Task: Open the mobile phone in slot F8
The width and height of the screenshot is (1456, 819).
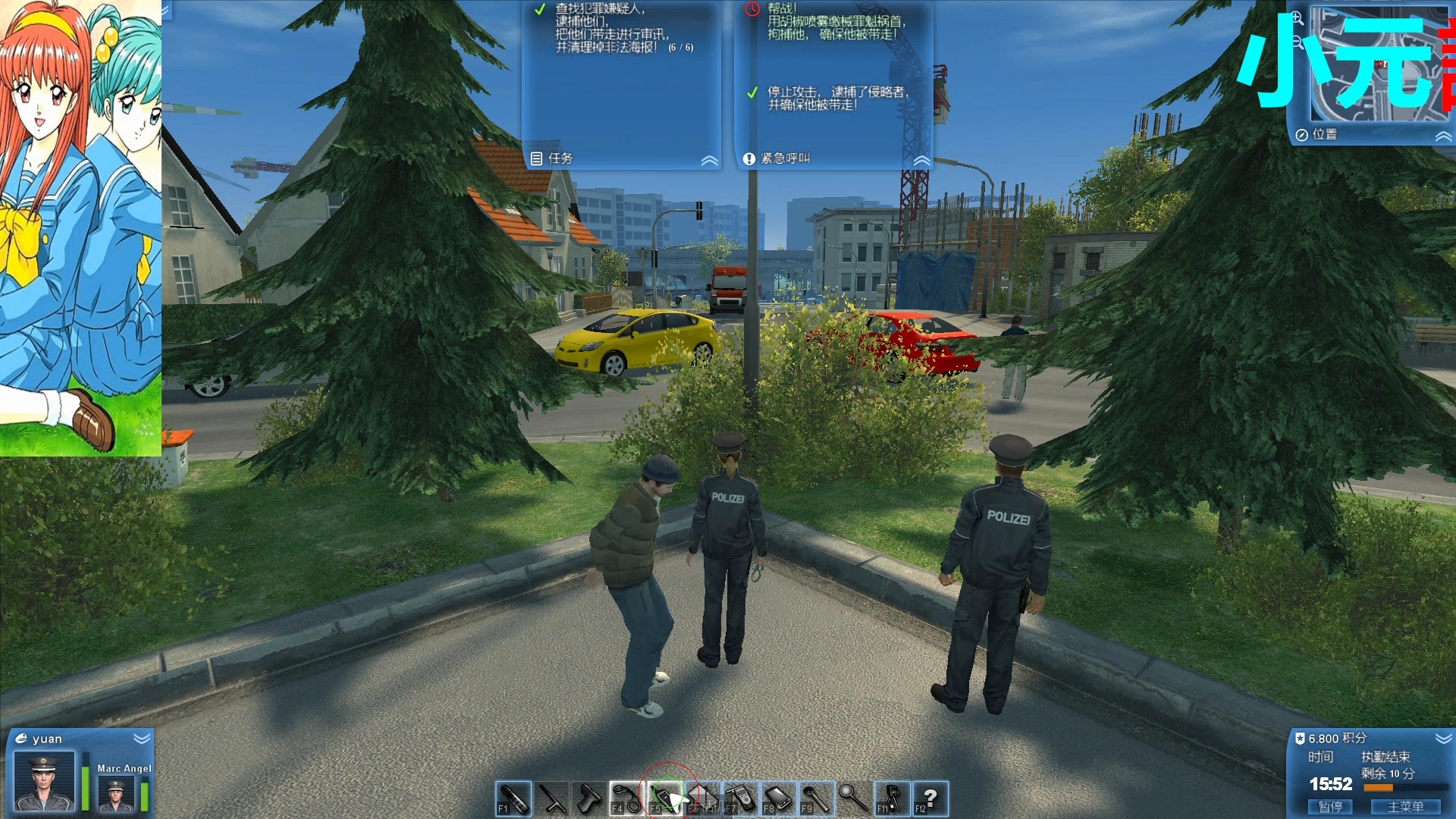Action: pos(780,798)
